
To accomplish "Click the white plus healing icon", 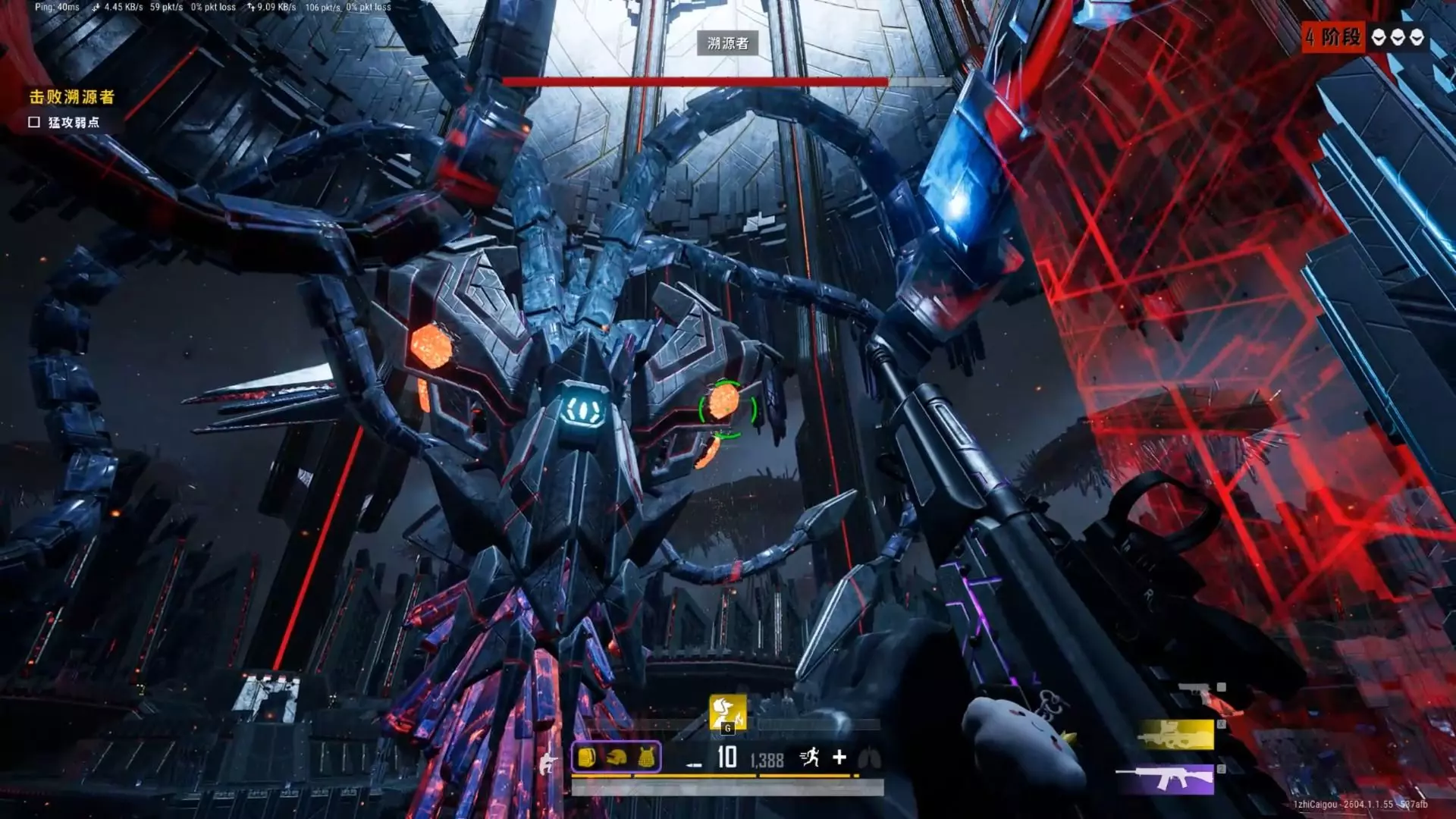I will (x=839, y=757).
